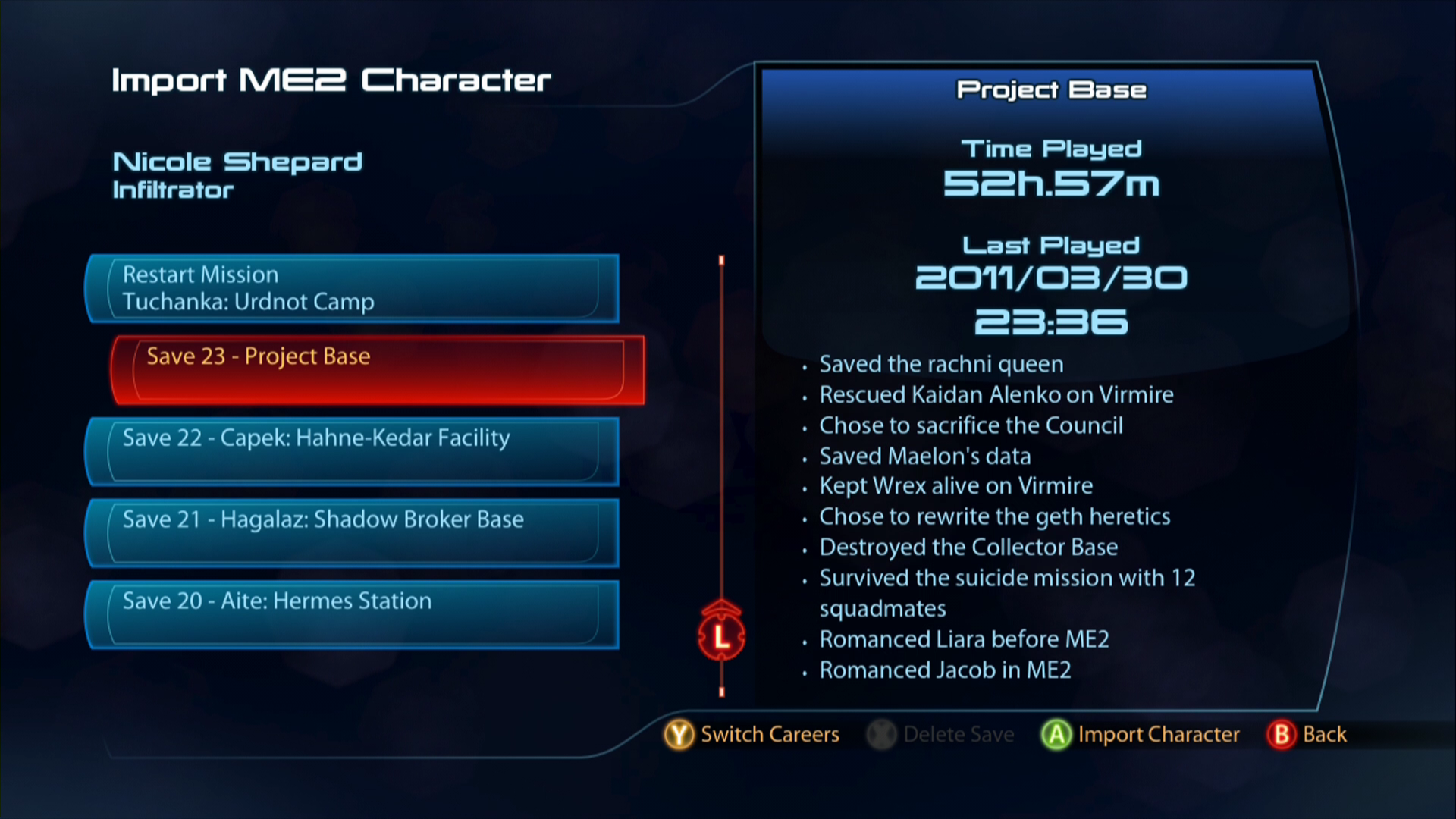Click Back
Screen dimensions: 1456x819
(1323, 734)
